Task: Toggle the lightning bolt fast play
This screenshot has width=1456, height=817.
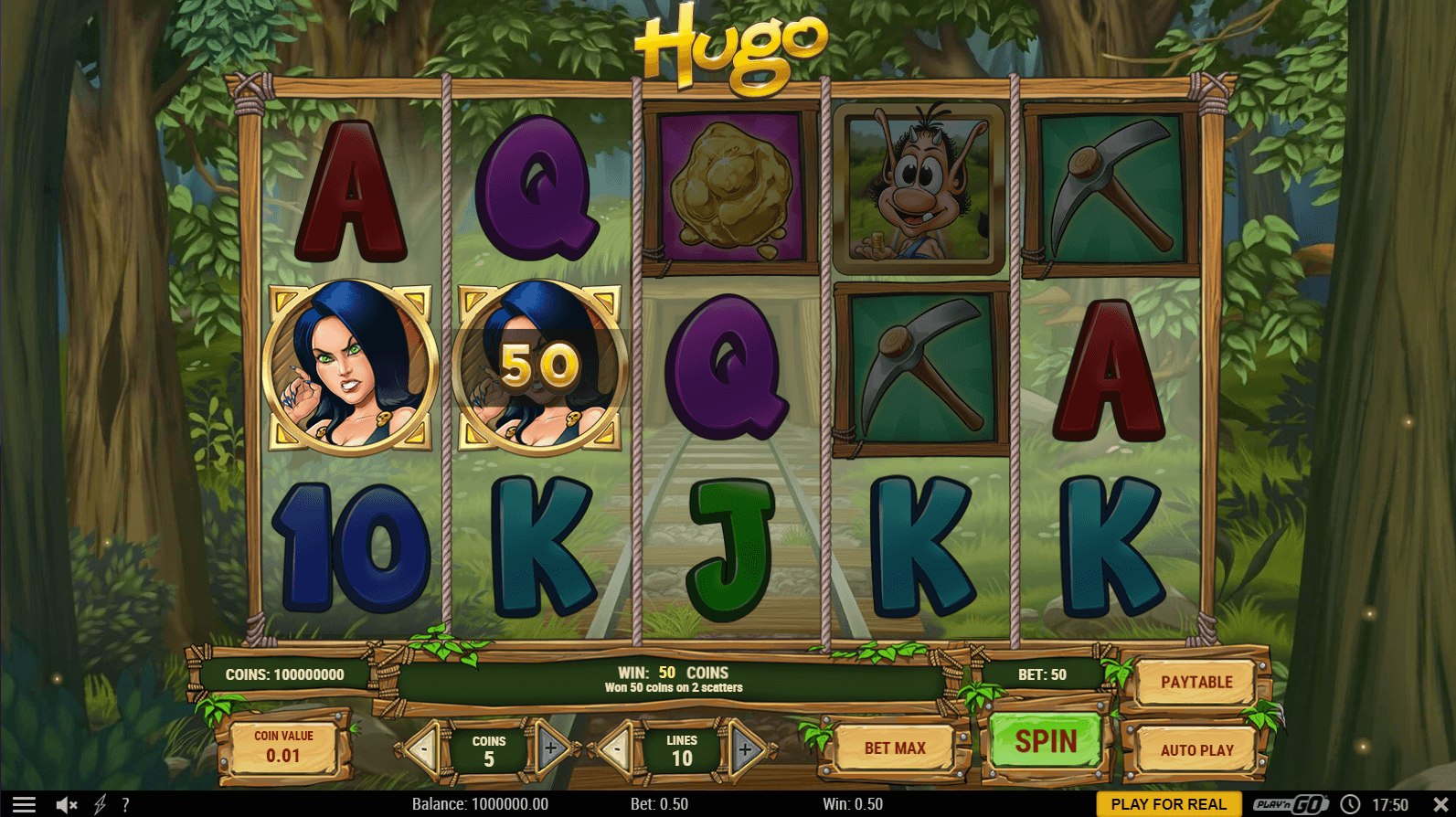Action: click(x=100, y=804)
